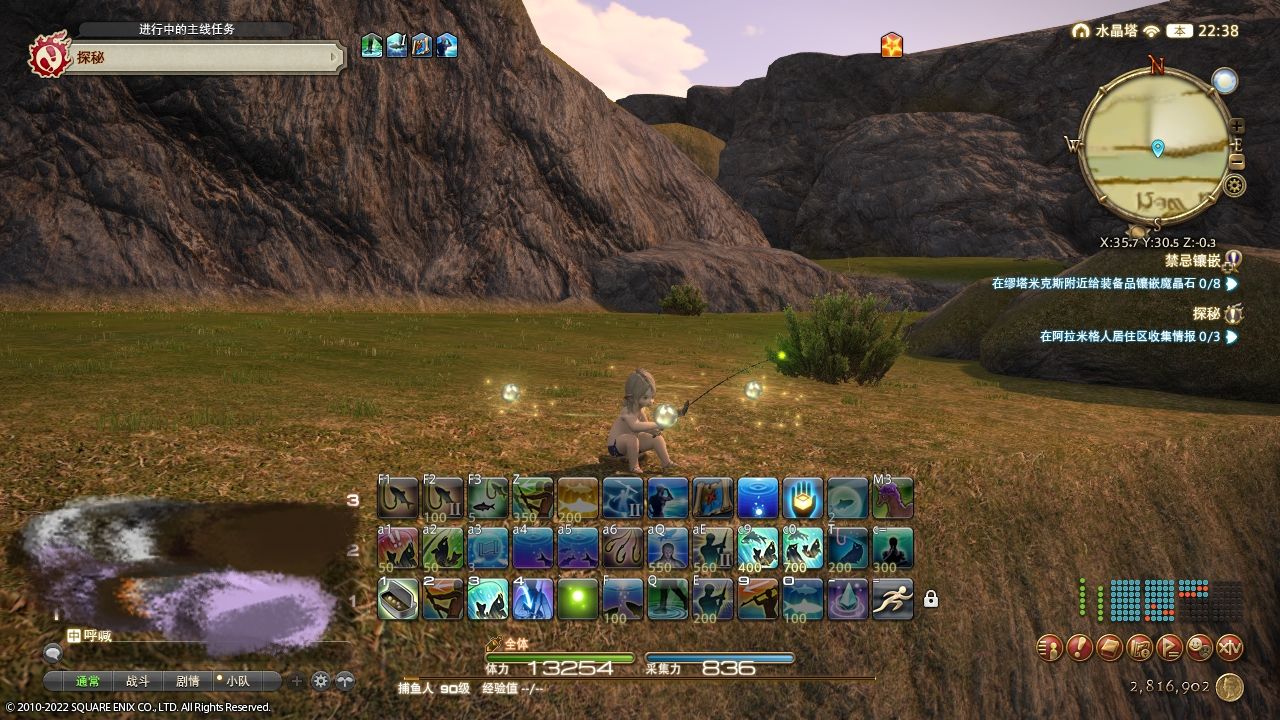Activate the glowing green orb action
This screenshot has width=1280, height=720.
click(577, 599)
